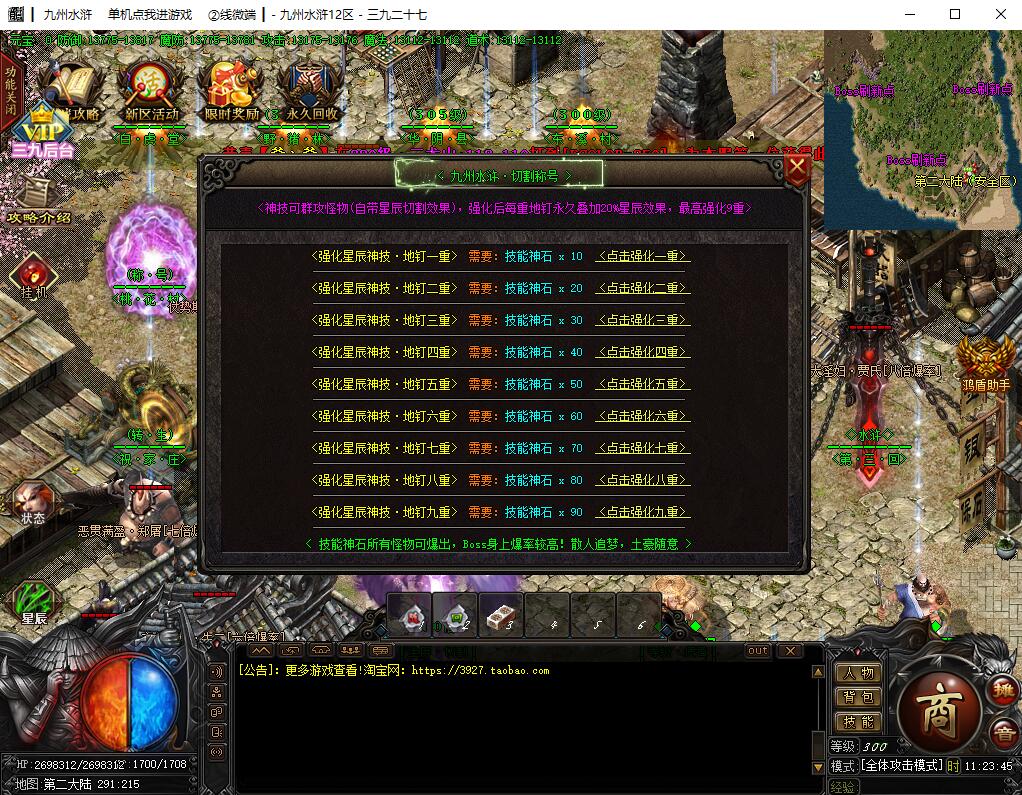Click 点击强化一重 to upgrade tier one
Image resolution: width=1022 pixels, height=795 pixels.
tap(643, 256)
